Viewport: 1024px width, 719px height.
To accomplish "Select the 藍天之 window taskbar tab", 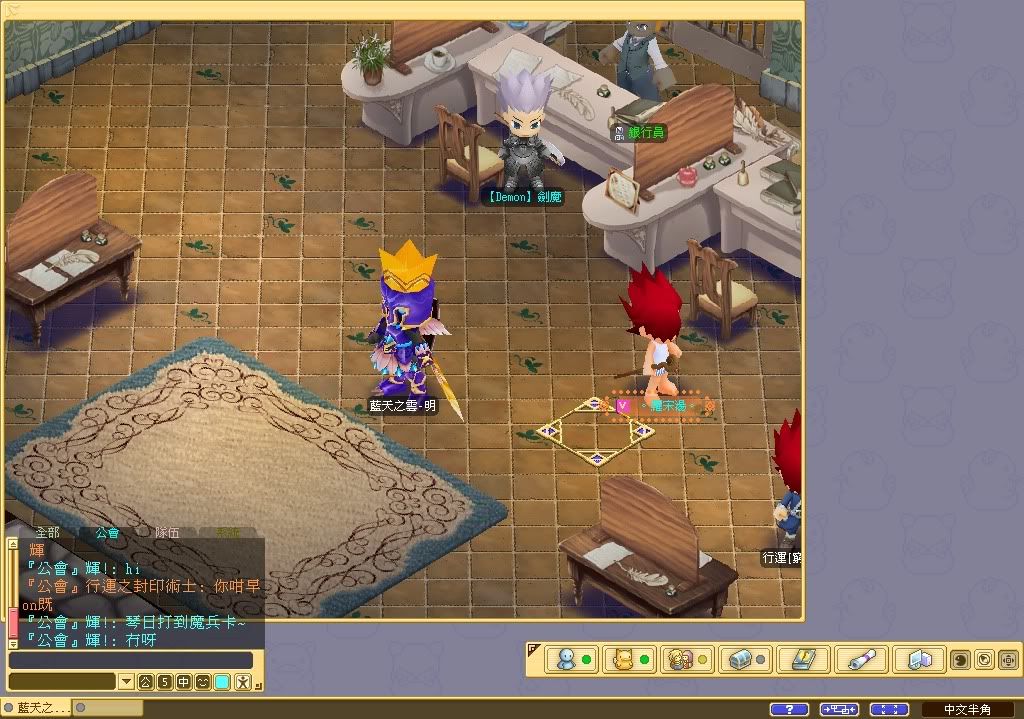I will pos(37,708).
